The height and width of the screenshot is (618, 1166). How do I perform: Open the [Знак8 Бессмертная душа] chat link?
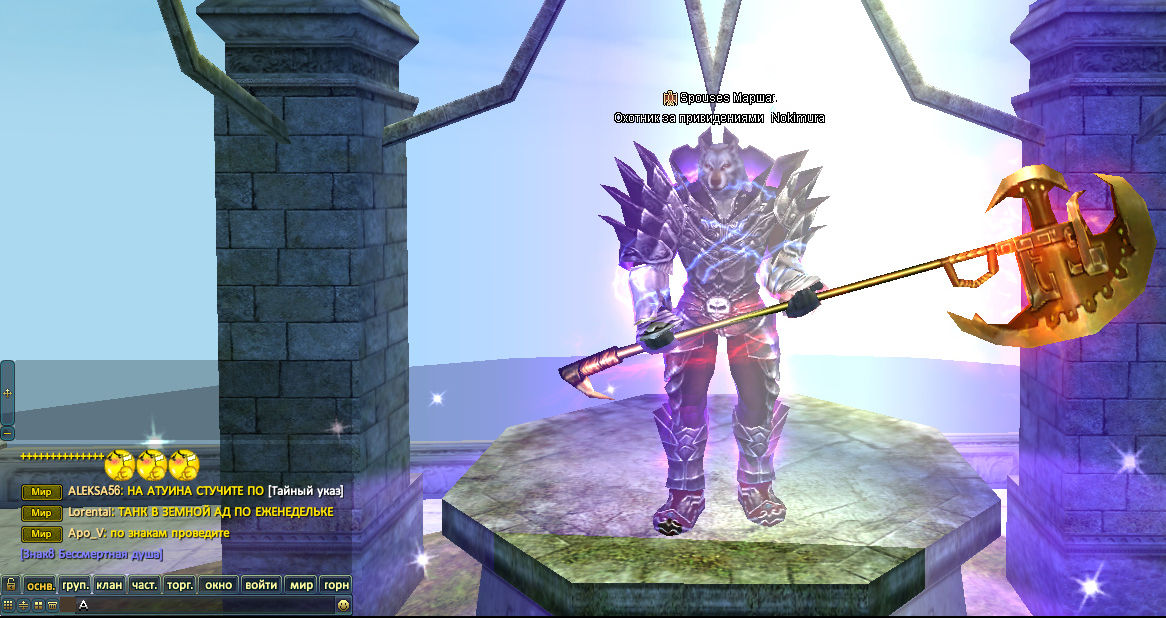pyautogui.click(x=91, y=554)
